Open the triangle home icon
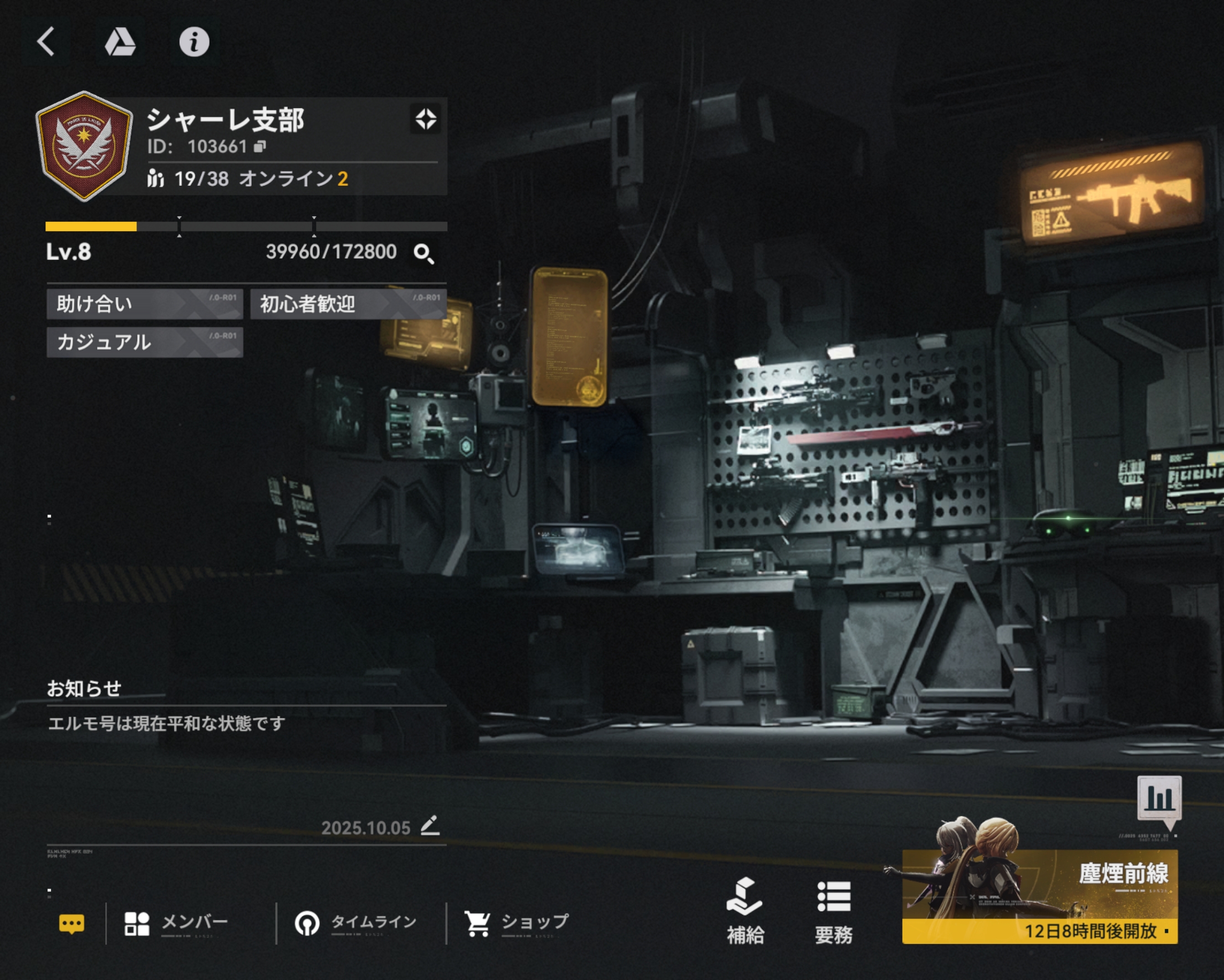The width and height of the screenshot is (1224, 980). 120,42
